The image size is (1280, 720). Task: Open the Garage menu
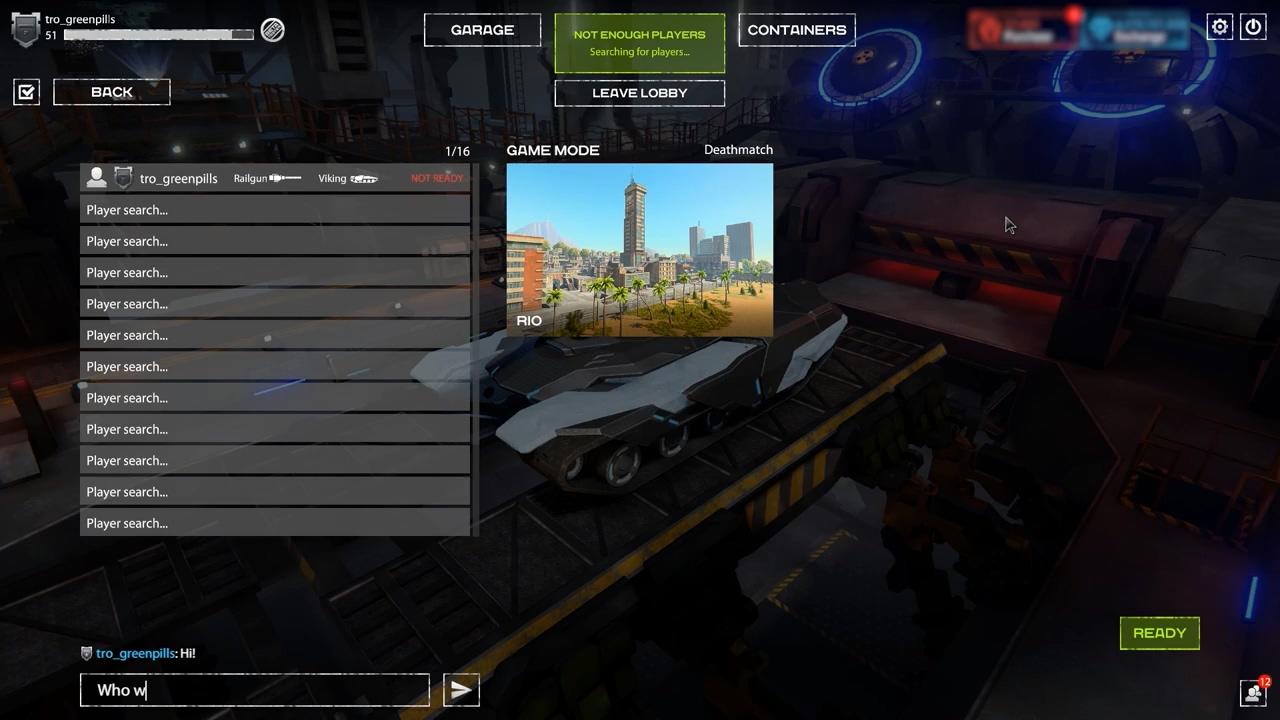click(482, 30)
